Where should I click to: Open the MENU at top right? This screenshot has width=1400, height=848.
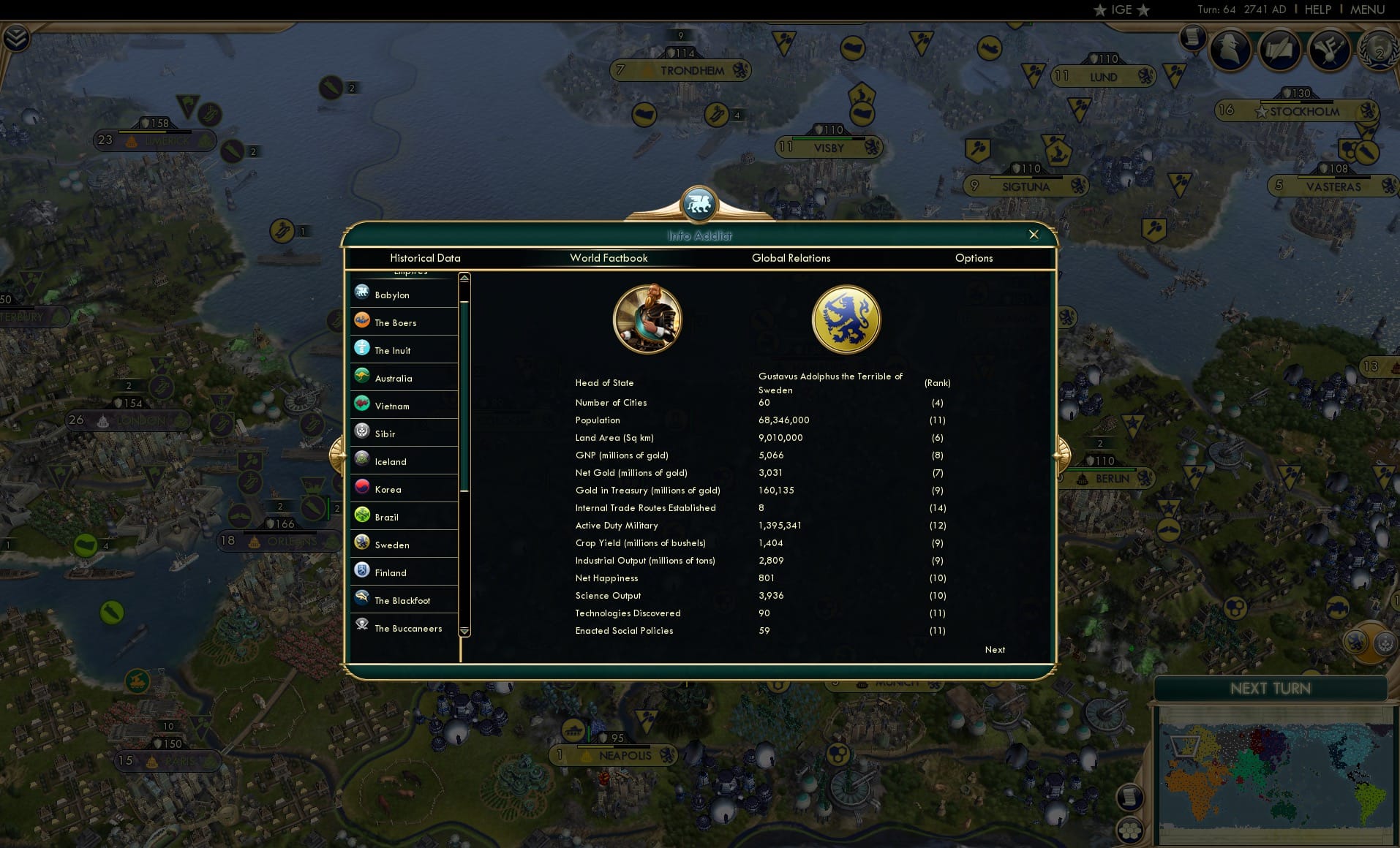[1366, 10]
